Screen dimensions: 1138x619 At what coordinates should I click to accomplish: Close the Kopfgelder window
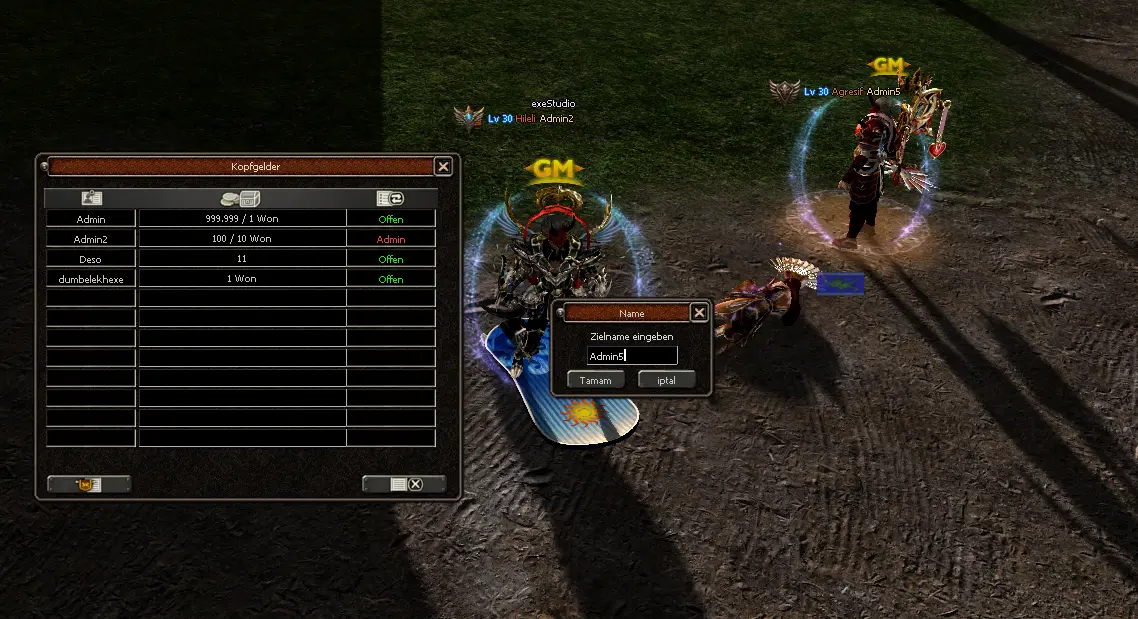(443, 167)
